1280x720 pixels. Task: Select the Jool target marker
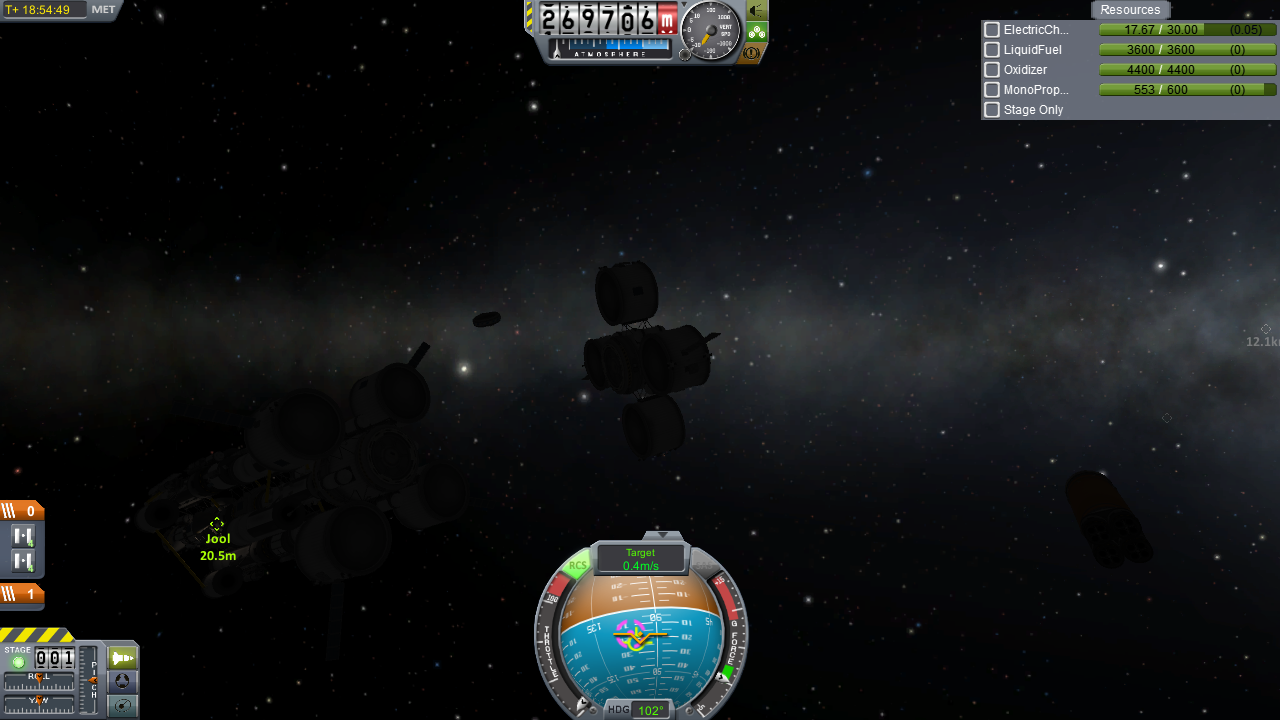click(217, 524)
